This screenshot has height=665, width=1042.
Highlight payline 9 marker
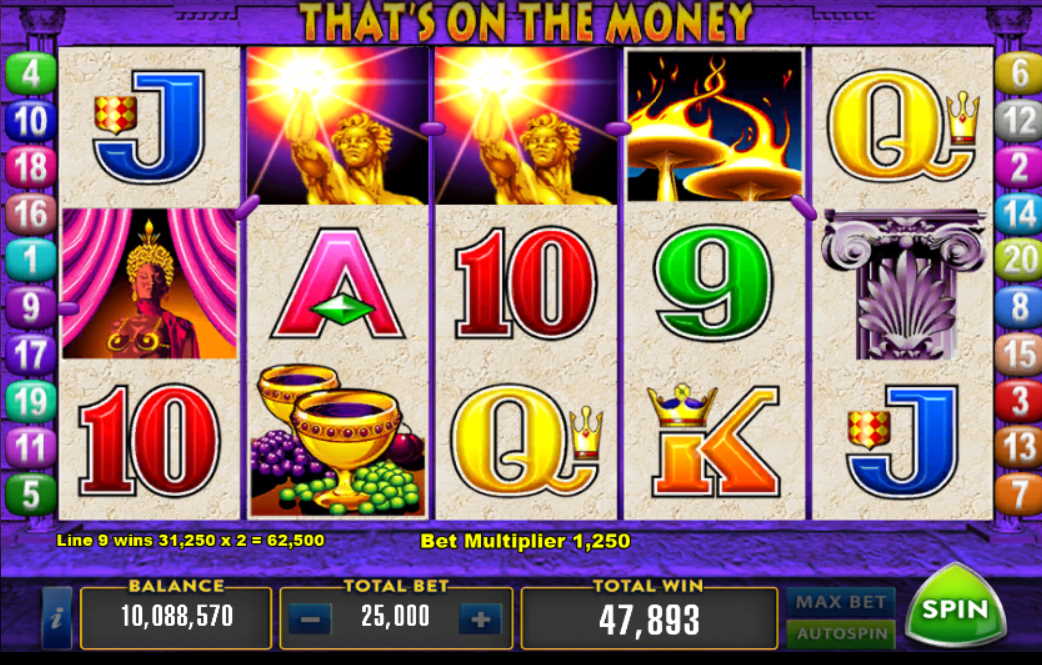[31, 307]
